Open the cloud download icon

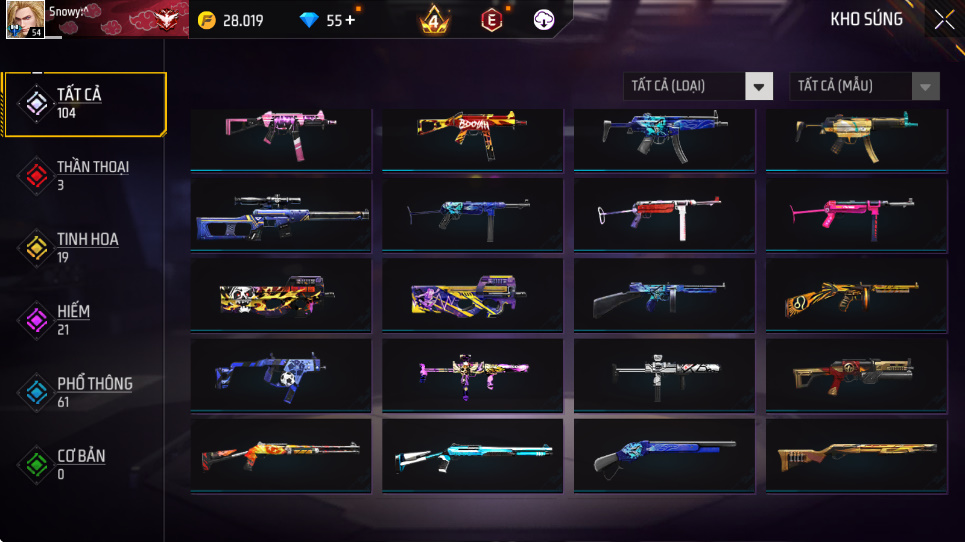pos(543,20)
